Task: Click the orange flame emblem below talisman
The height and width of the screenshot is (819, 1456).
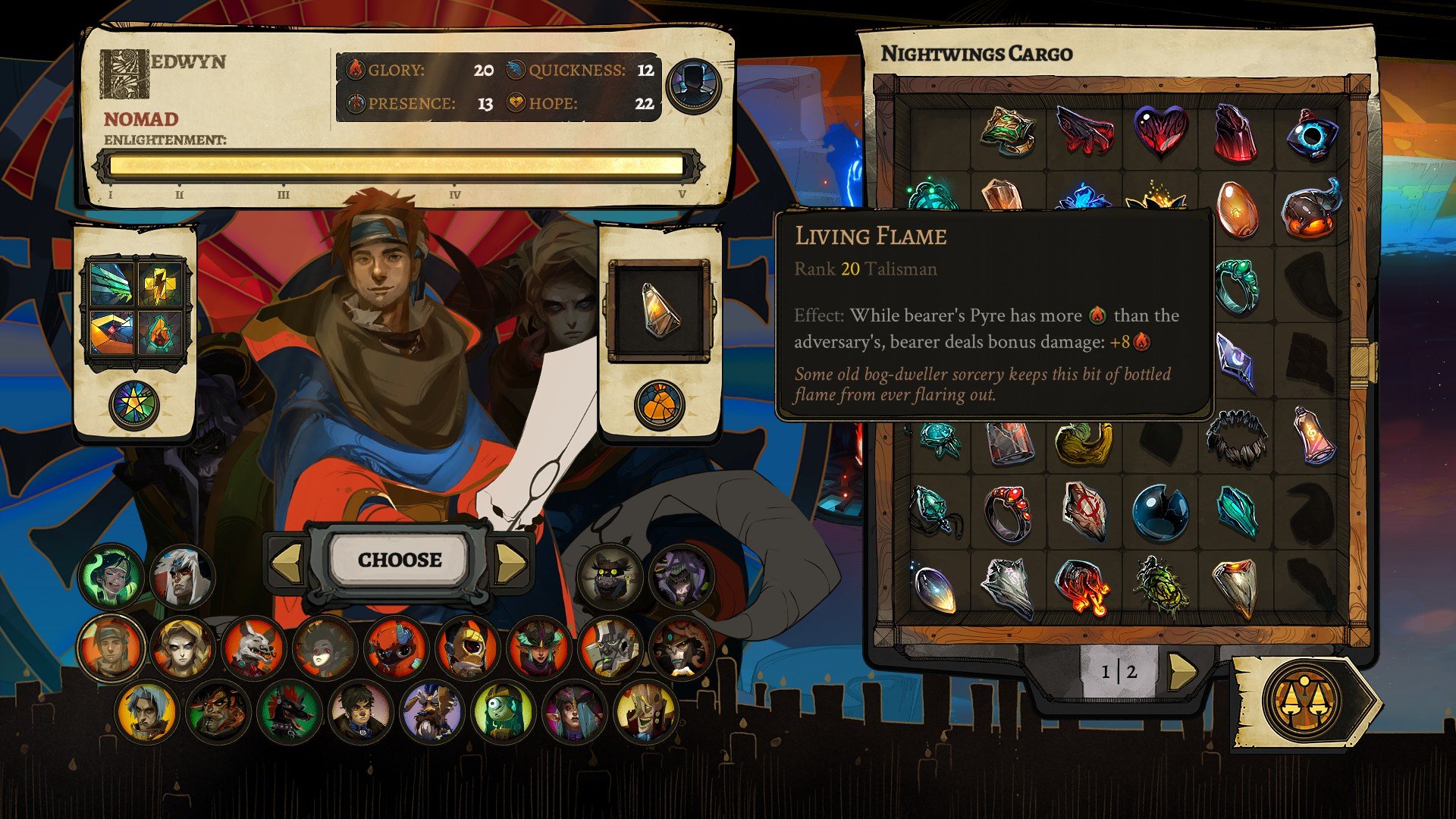Action: pos(659,404)
